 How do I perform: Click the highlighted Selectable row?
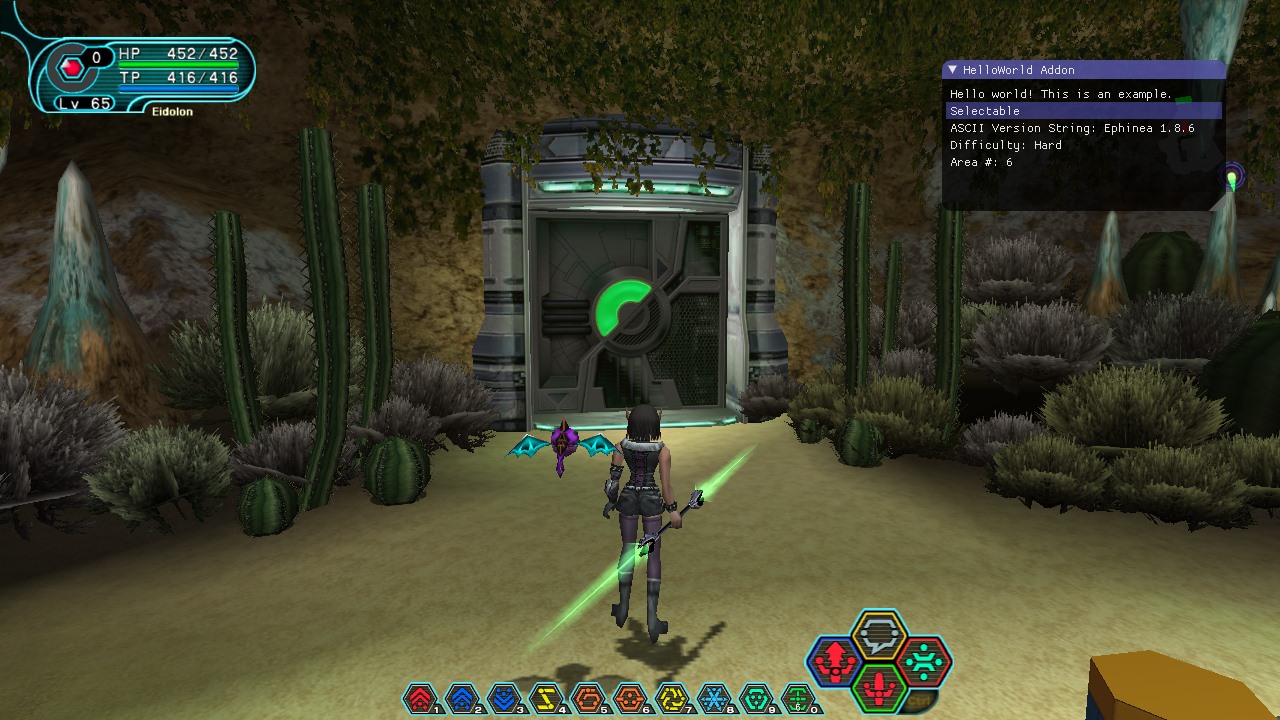tap(1084, 111)
